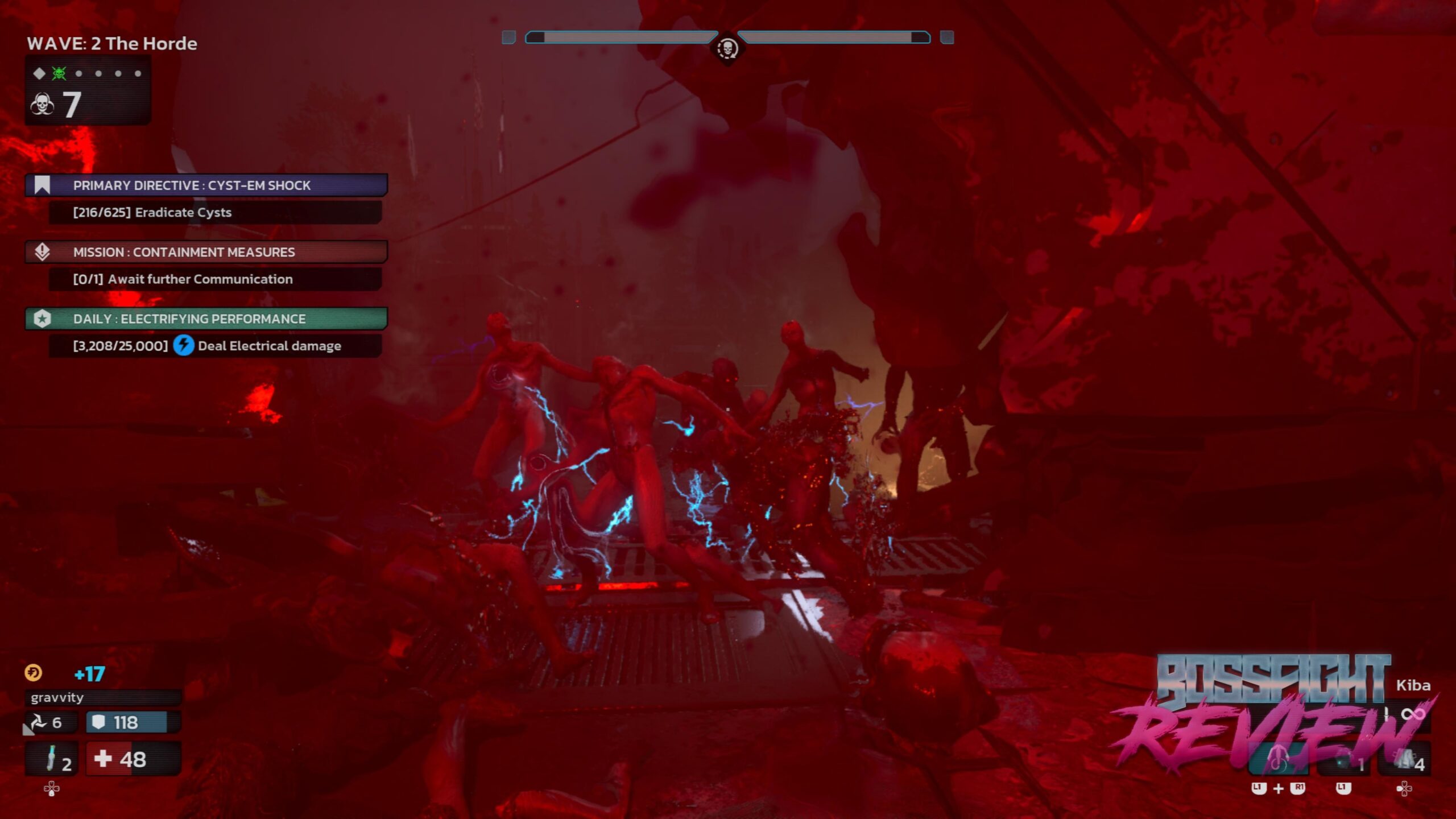Click the biohazard skull zed counter icon
Image resolution: width=1456 pixels, height=819 pixels.
pos(43,105)
